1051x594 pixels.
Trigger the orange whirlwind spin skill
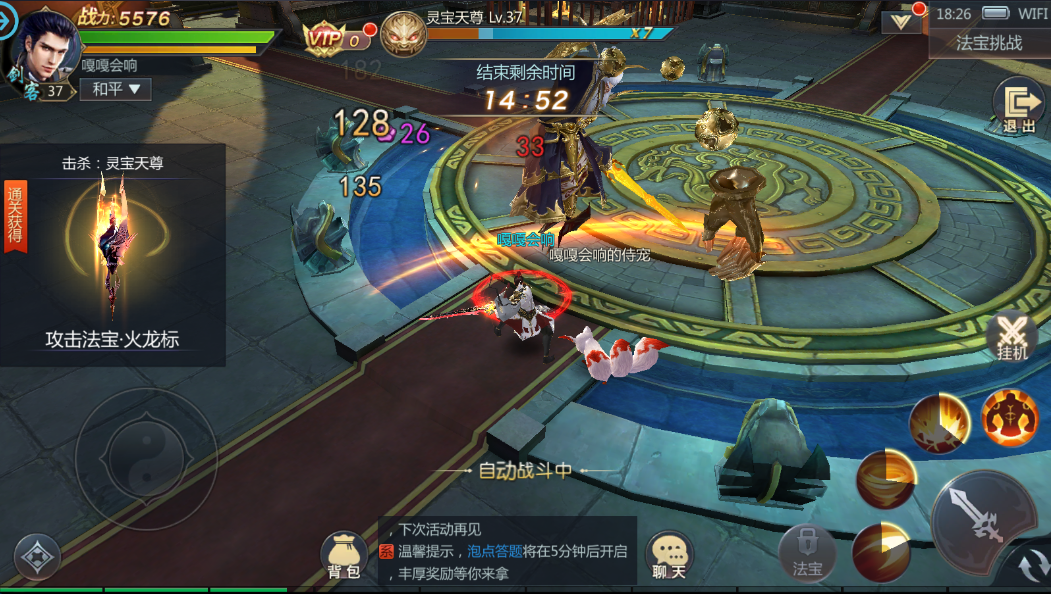886,479
